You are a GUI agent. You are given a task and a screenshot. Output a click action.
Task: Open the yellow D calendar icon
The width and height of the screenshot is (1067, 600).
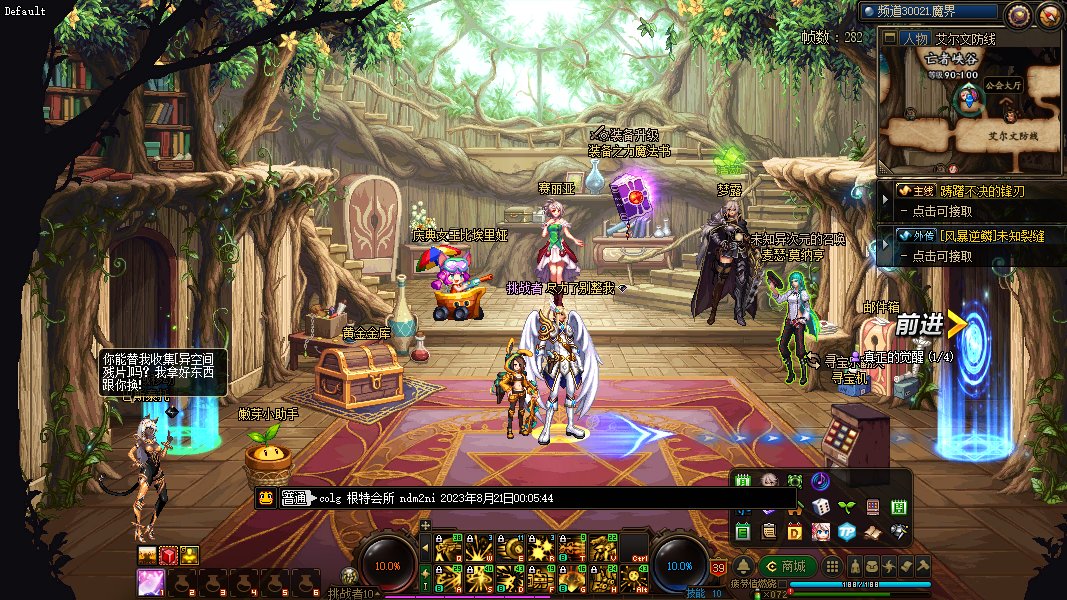(x=795, y=532)
